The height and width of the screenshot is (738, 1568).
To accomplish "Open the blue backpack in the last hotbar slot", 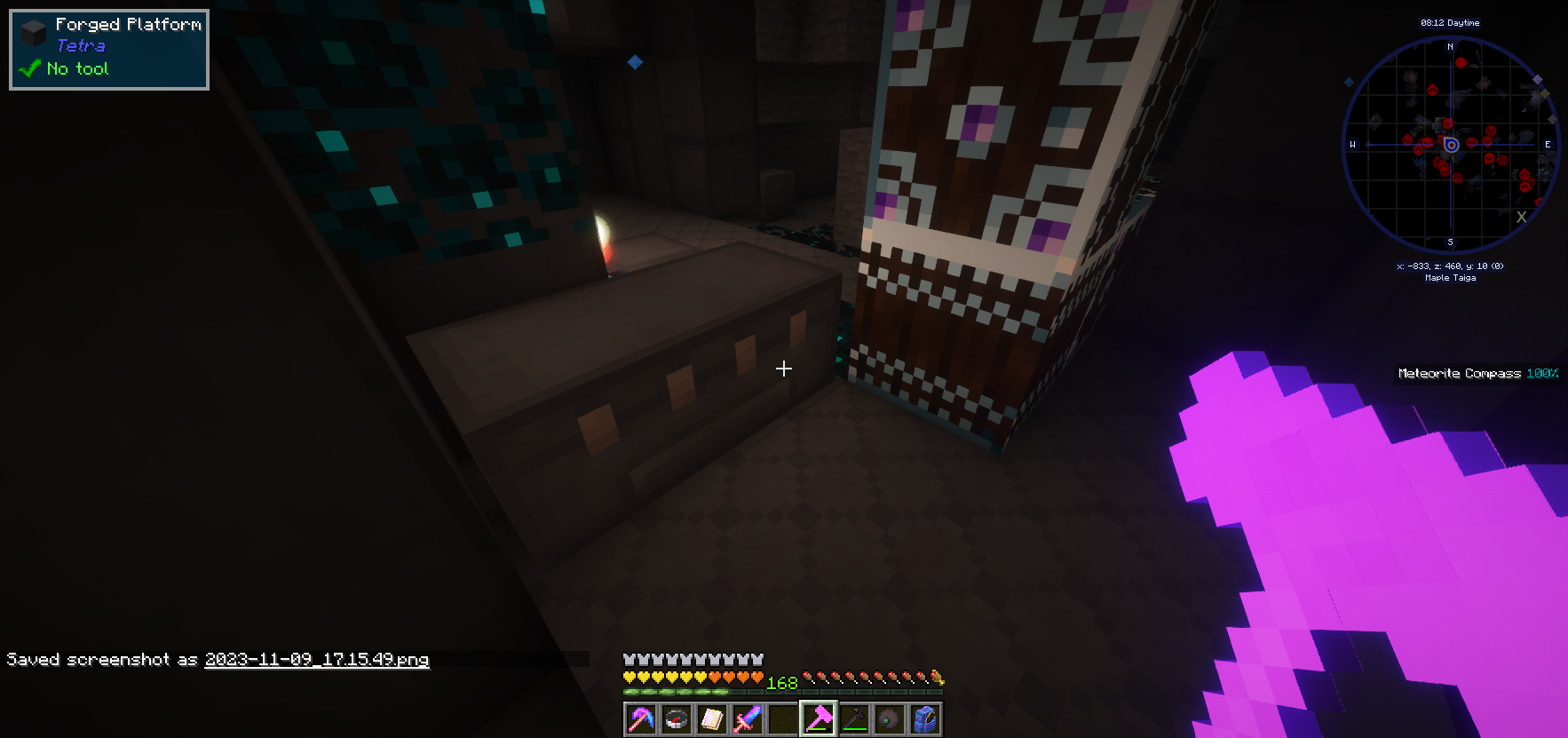I will pyautogui.click(x=924, y=718).
